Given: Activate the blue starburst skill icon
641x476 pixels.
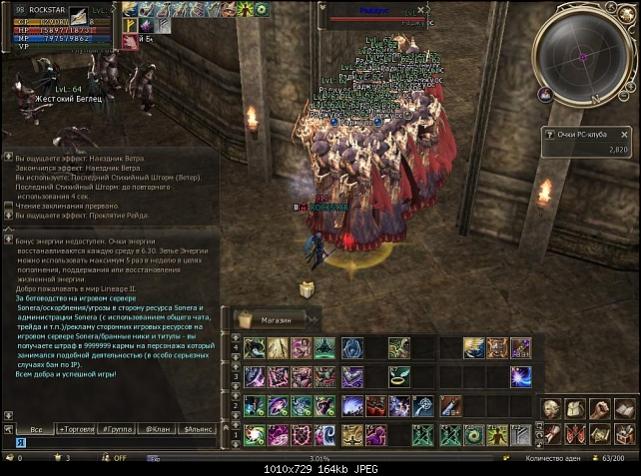Looking at the screenshot, I should pos(521,377).
